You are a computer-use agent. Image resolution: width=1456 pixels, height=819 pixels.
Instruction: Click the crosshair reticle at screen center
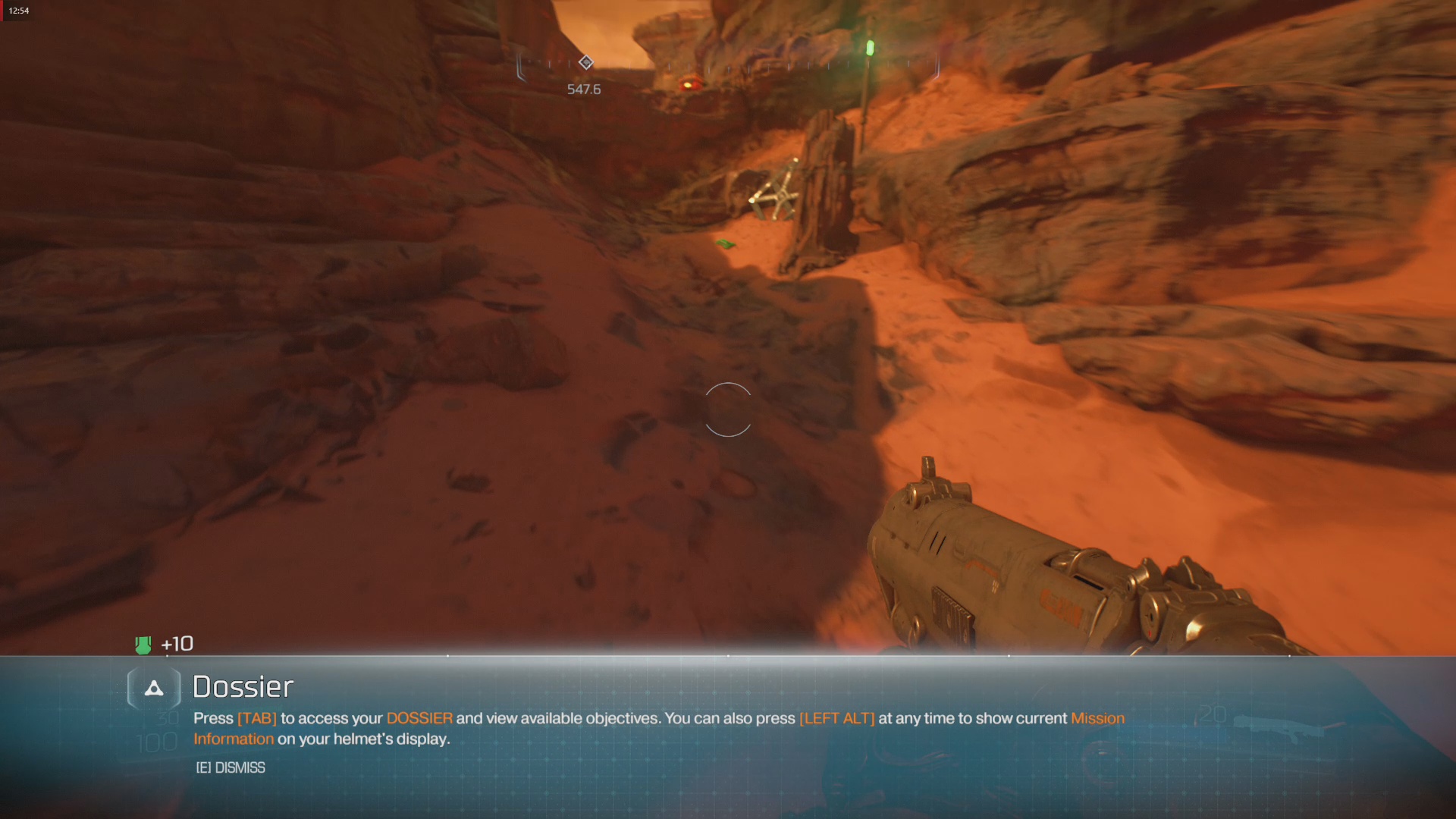(728, 411)
